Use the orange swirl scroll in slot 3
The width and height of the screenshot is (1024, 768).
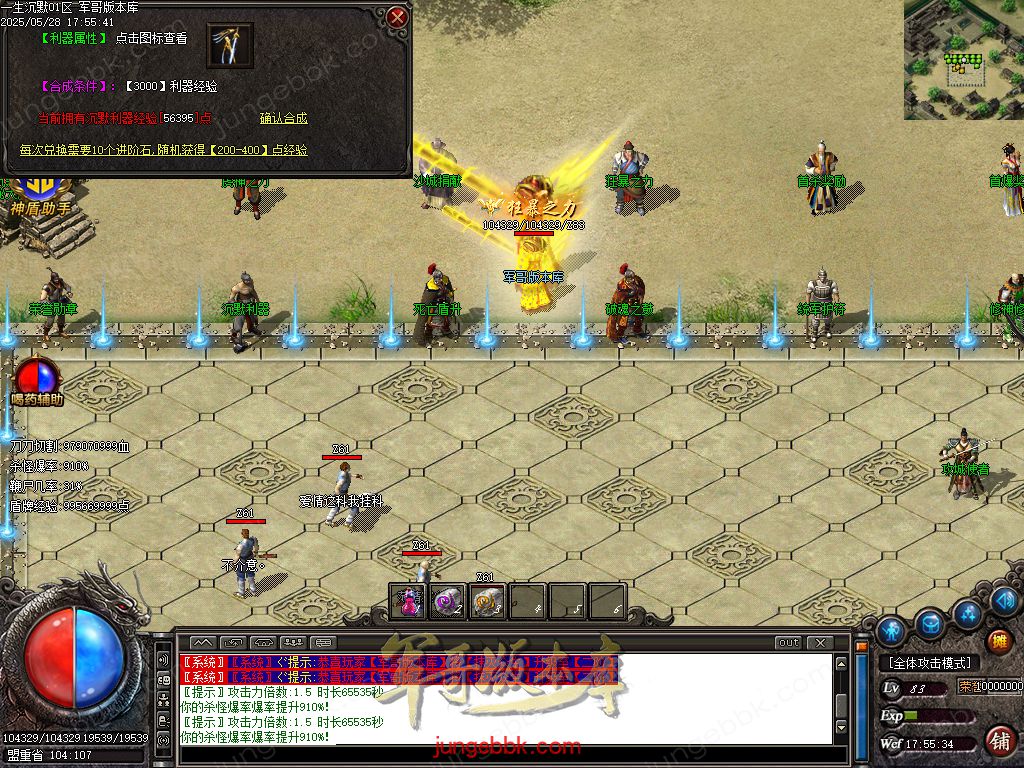(x=487, y=601)
